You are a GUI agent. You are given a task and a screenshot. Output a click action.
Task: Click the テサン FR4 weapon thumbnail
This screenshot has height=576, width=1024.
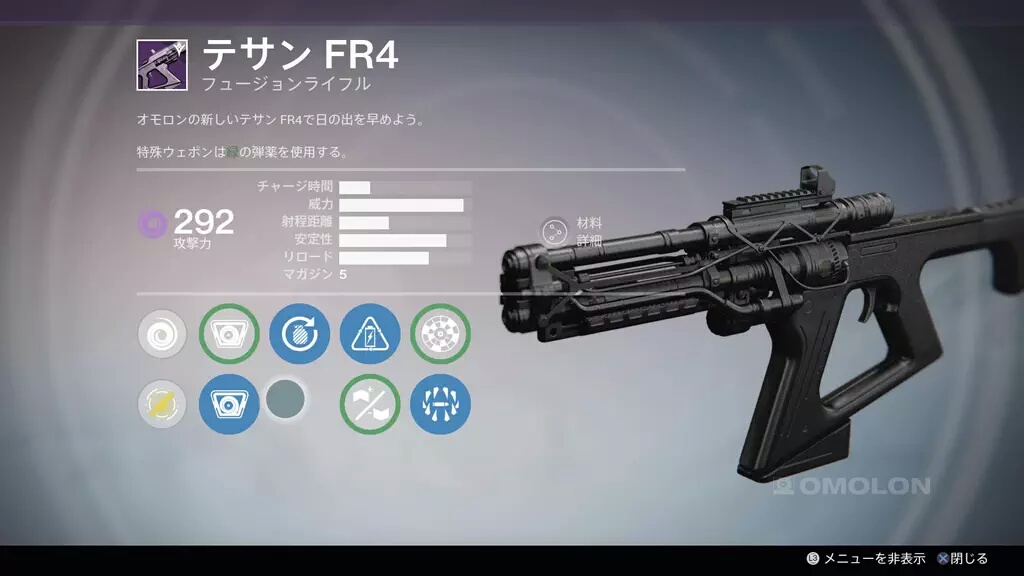pyautogui.click(x=161, y=65)
